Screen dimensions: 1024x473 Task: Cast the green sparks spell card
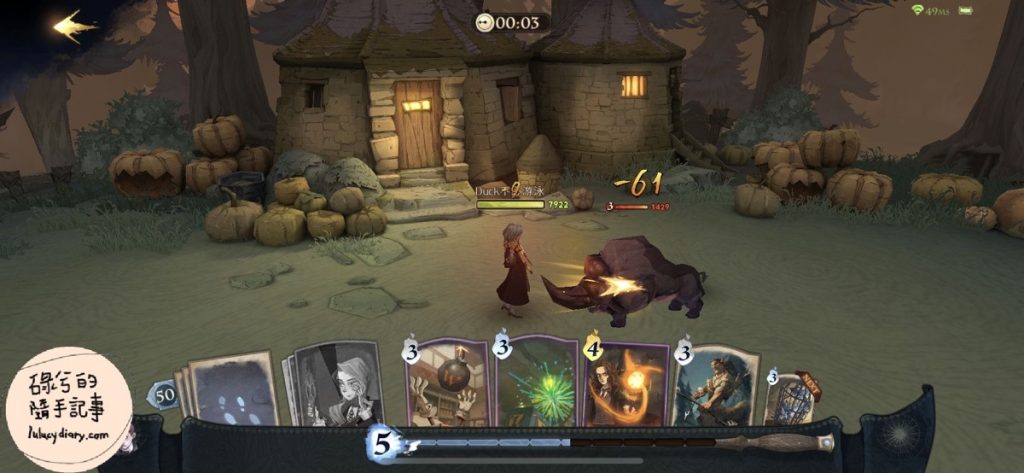pyautogui.click(x=536, y=384)
